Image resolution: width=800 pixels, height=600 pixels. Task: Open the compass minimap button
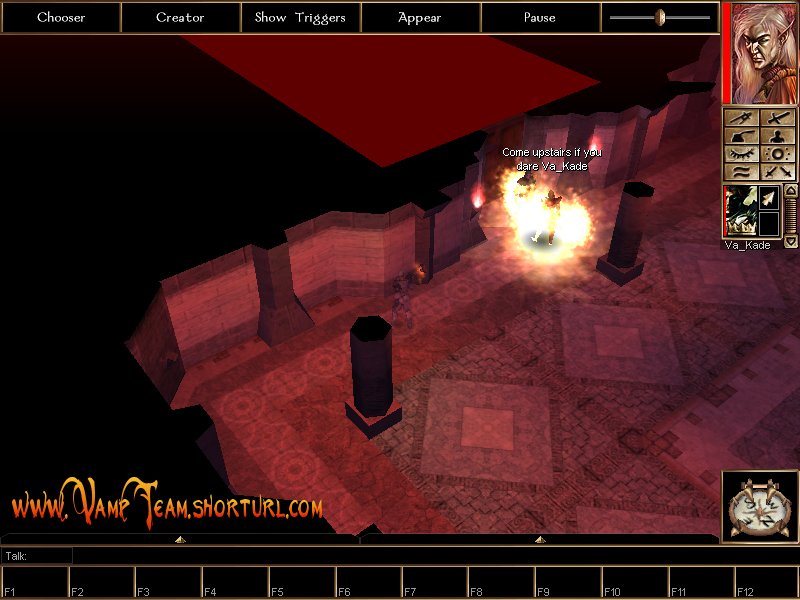[759, 506]
